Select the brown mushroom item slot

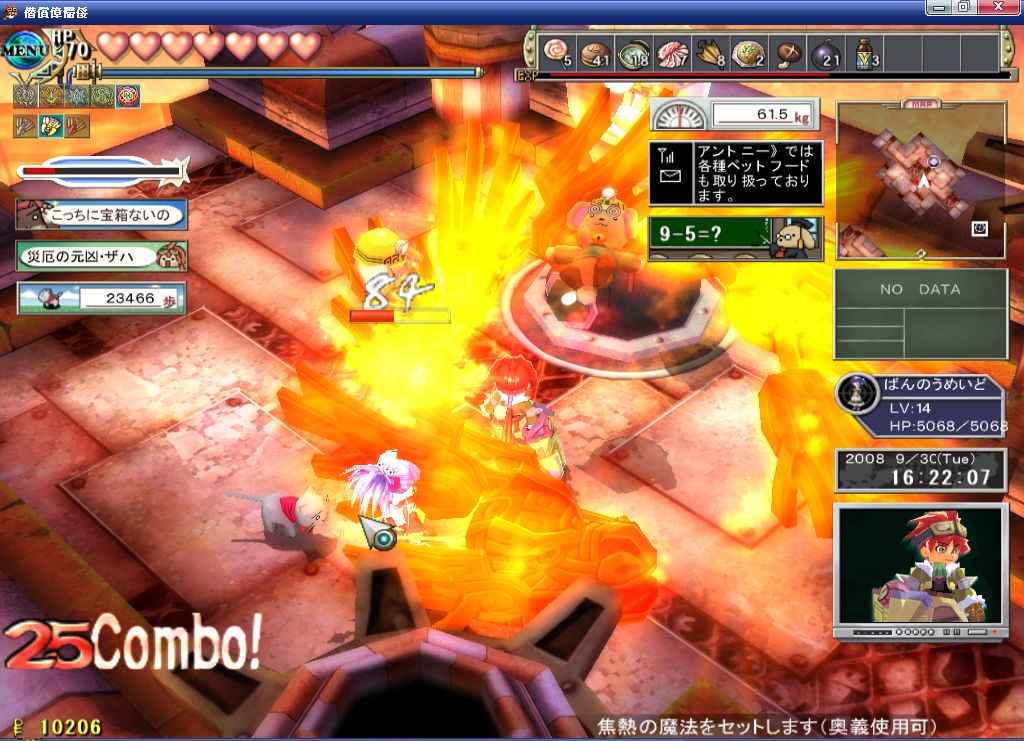click(x=788, y=51)
